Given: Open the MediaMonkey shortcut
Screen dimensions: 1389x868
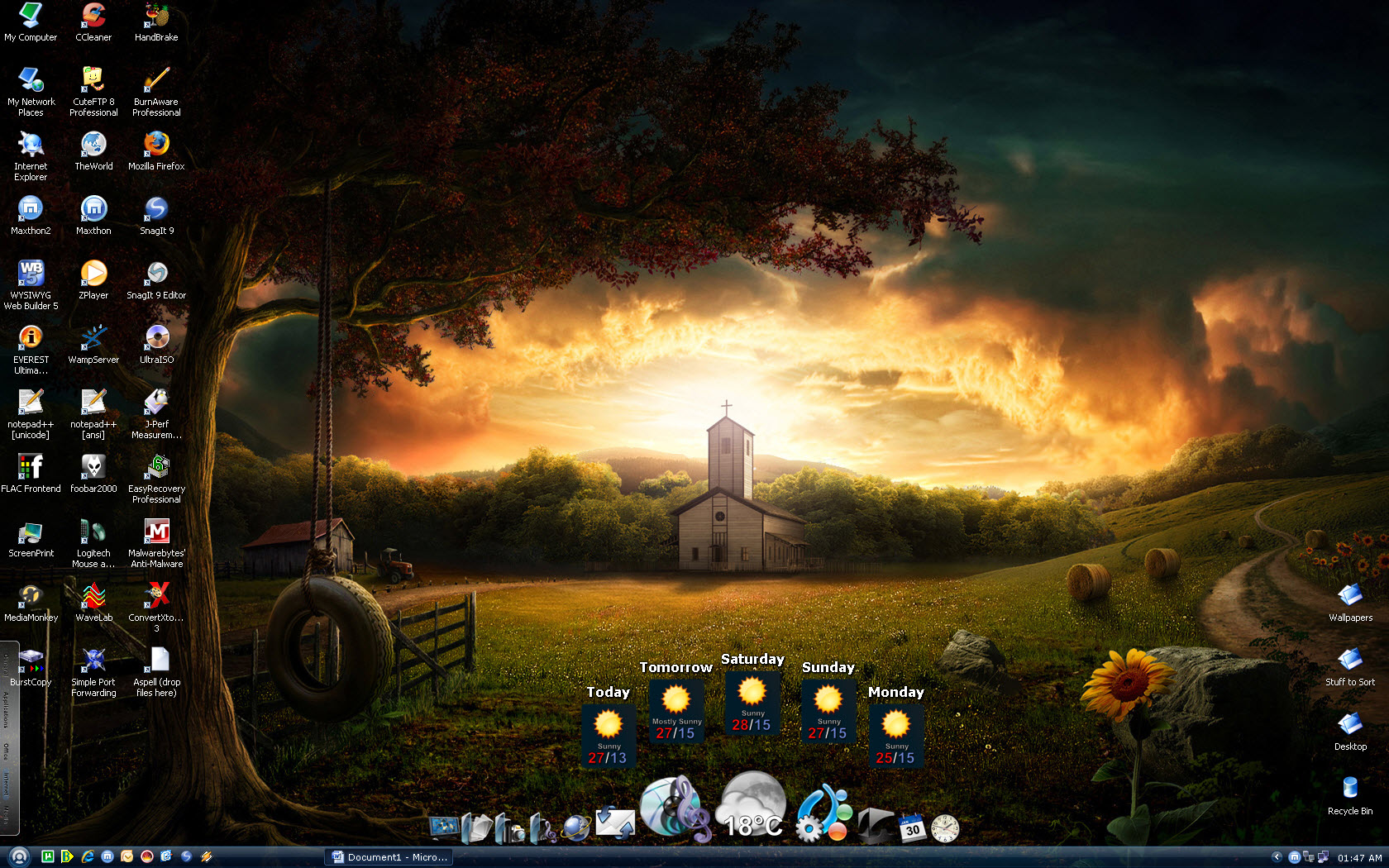Looking at the screenshot, I should click(31, 596).
